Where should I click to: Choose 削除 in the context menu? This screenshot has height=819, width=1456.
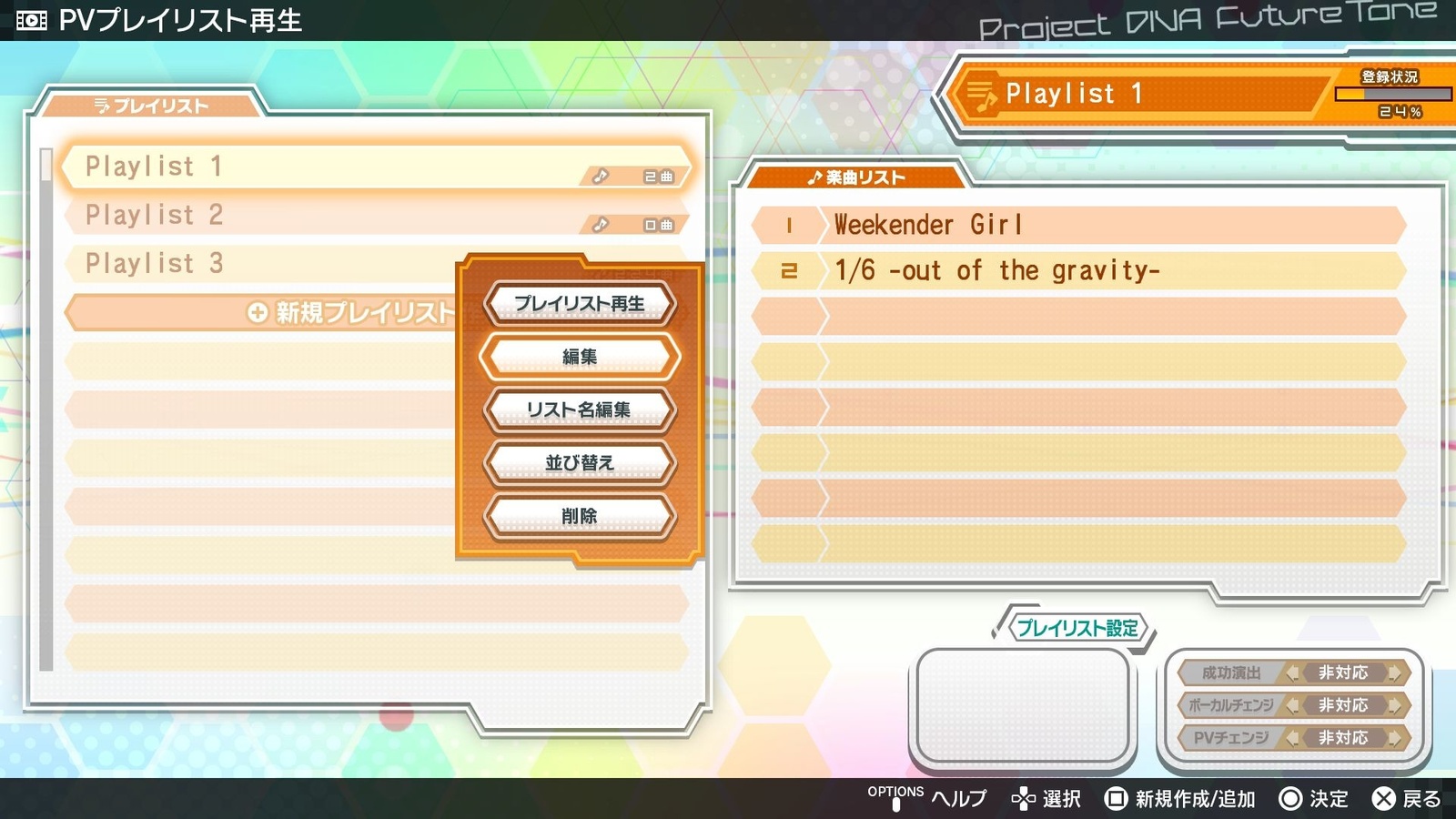click(x=580, y=514)
